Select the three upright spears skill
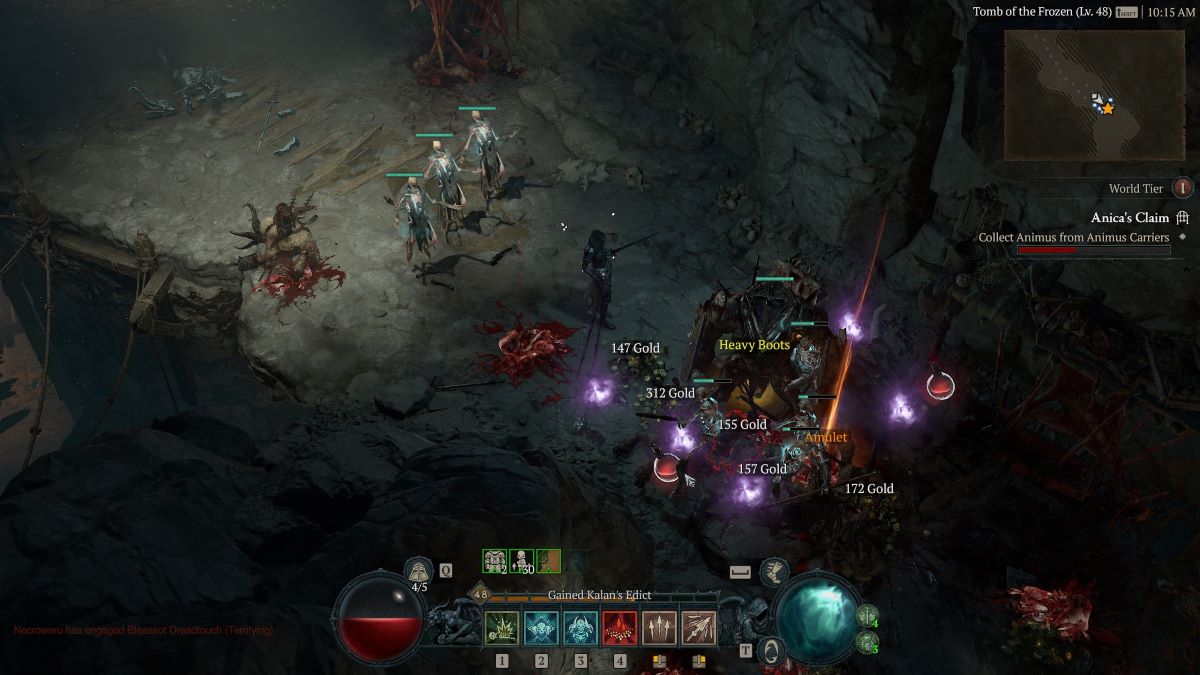 point(659,628)
